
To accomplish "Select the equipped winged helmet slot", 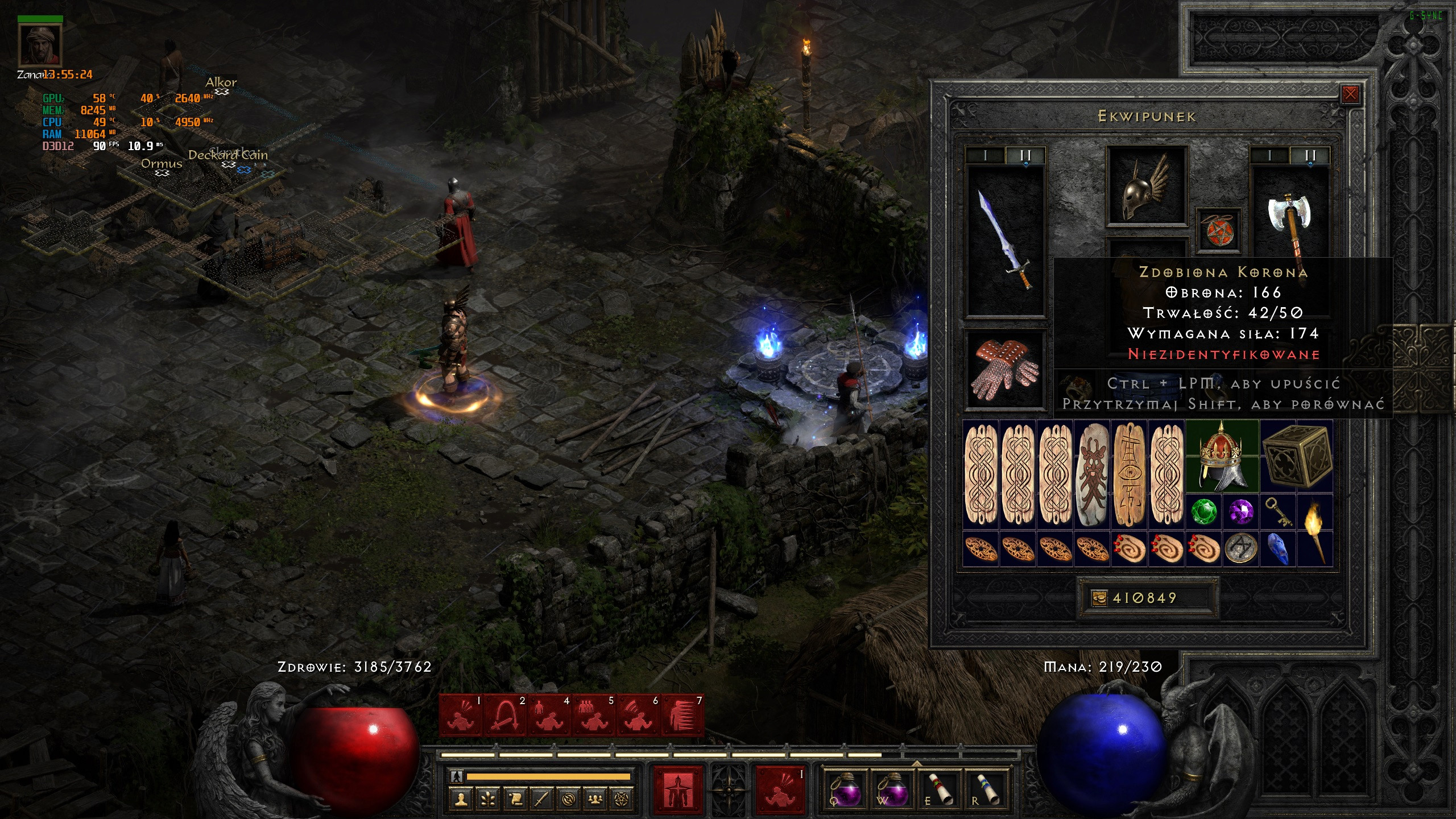I will click(1146, 186).
